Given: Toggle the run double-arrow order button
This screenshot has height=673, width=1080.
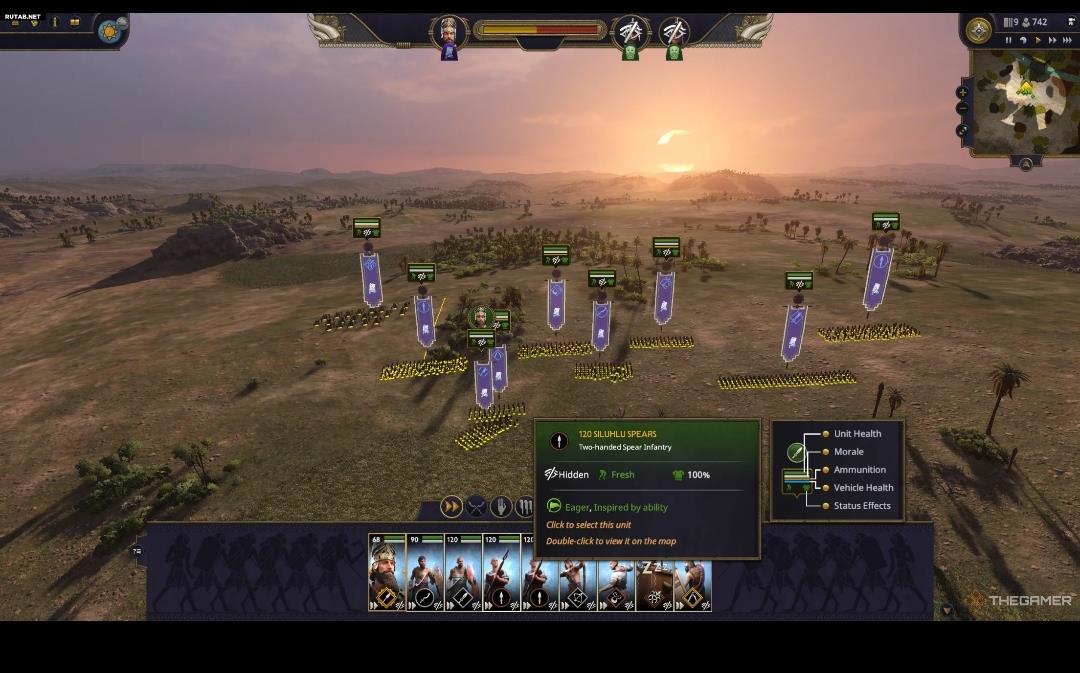Looking at the screenshot, I should click(452, 507).
